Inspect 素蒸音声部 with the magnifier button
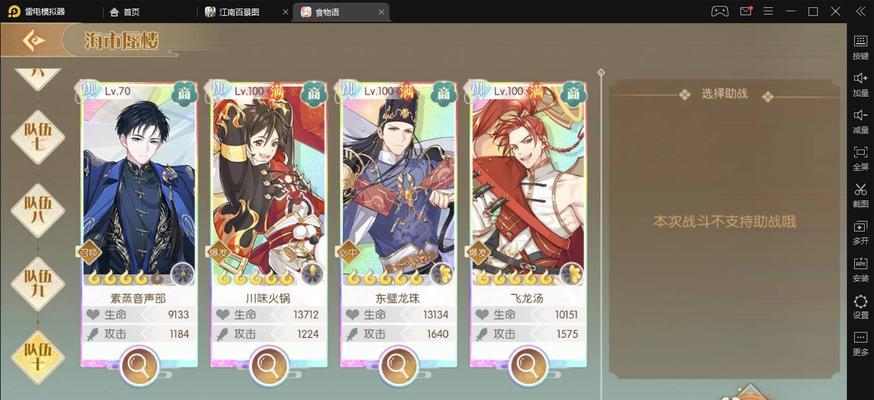The width and height of the screenshot is (874, 400). pyautogui.click(x=137, y=366)
